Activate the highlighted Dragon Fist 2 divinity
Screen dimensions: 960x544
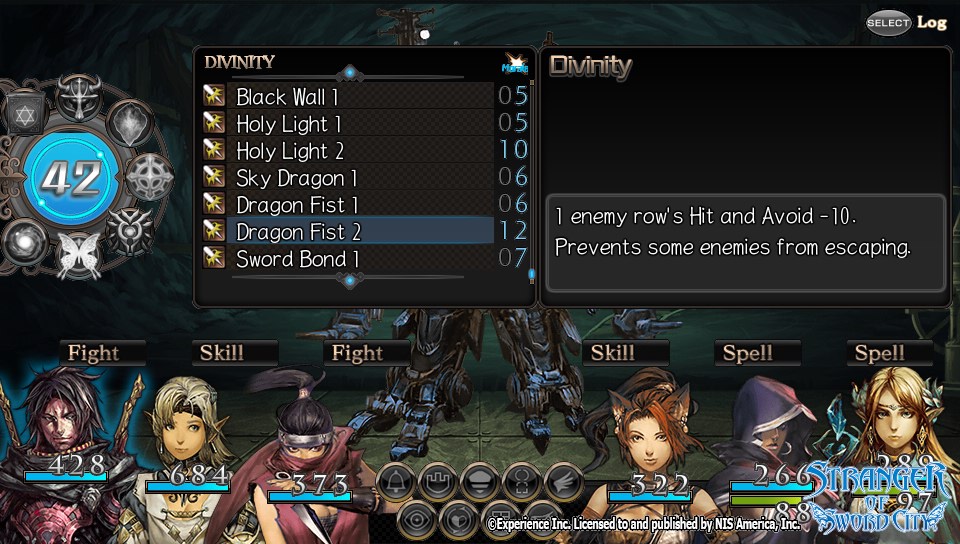pos(298,232)
